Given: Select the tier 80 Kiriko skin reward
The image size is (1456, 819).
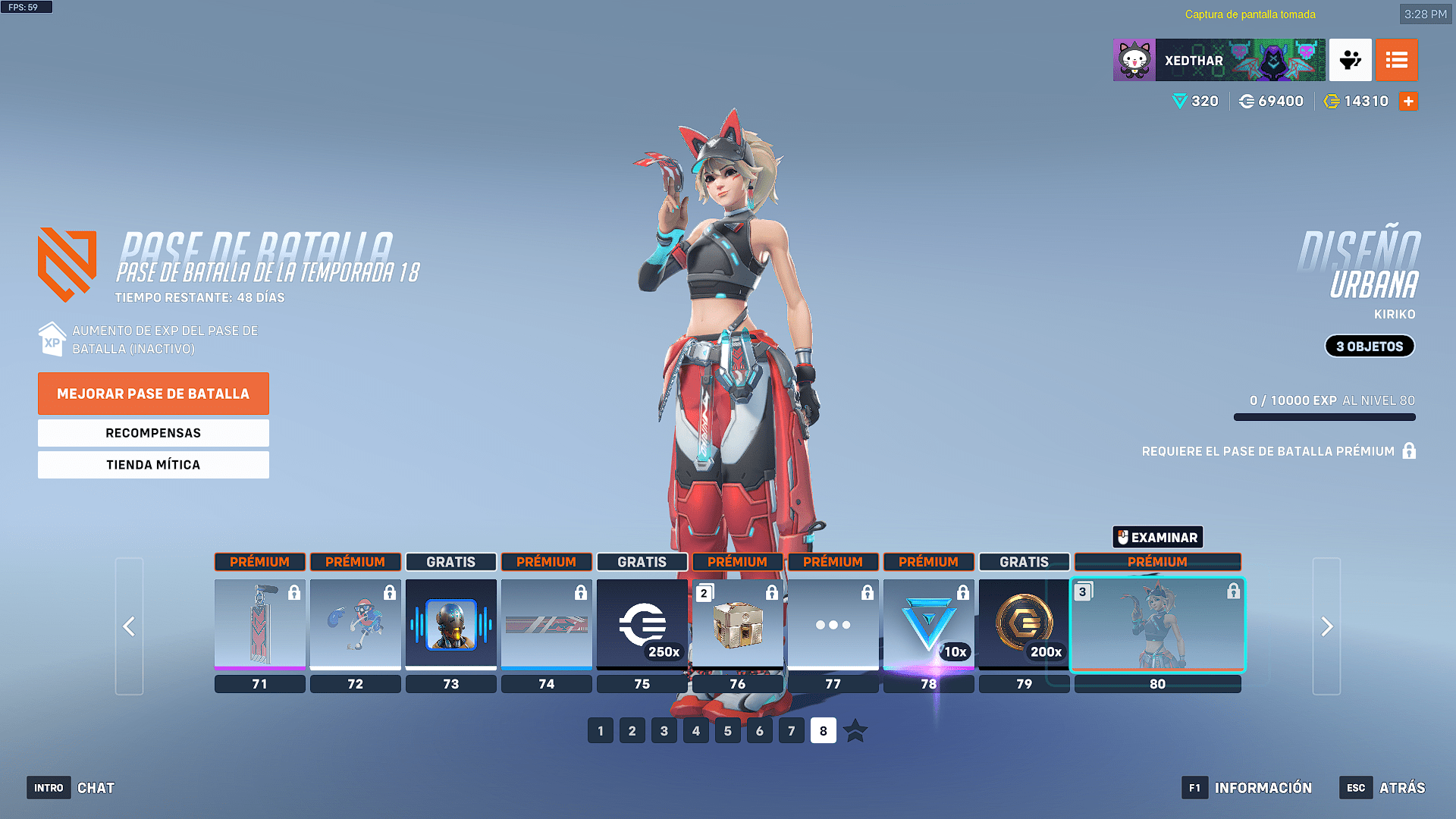Looking at the screenshot, I should (1157, 624).
